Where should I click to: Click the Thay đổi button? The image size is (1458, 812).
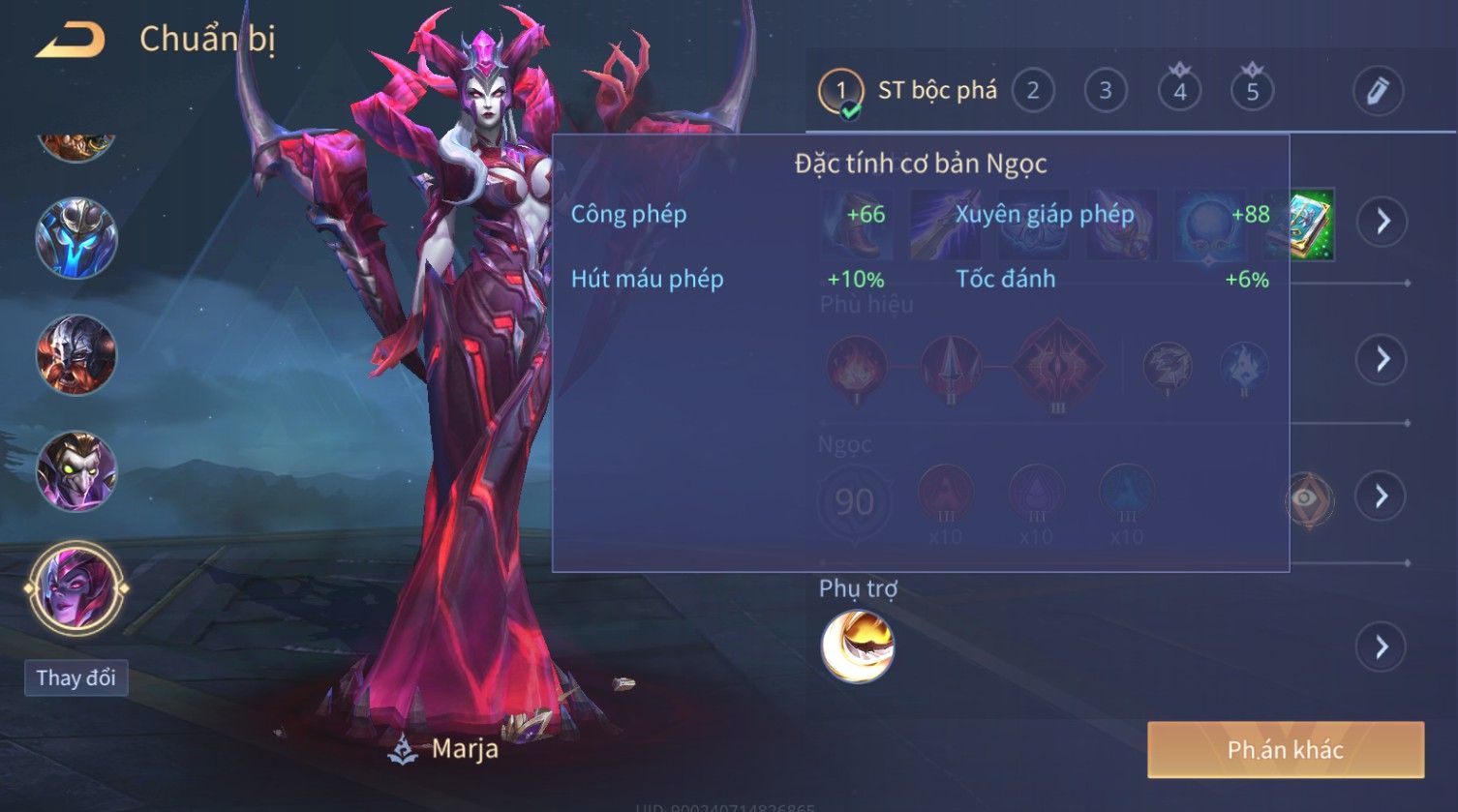76,677
